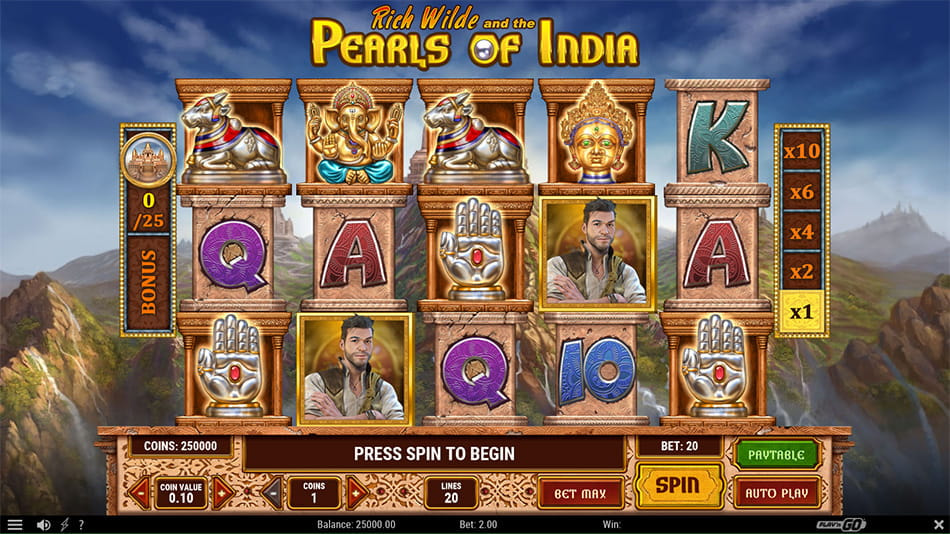Set the wager with Bet Max
This screenshot has width=950, height=534.
click(x=581, y=492)
